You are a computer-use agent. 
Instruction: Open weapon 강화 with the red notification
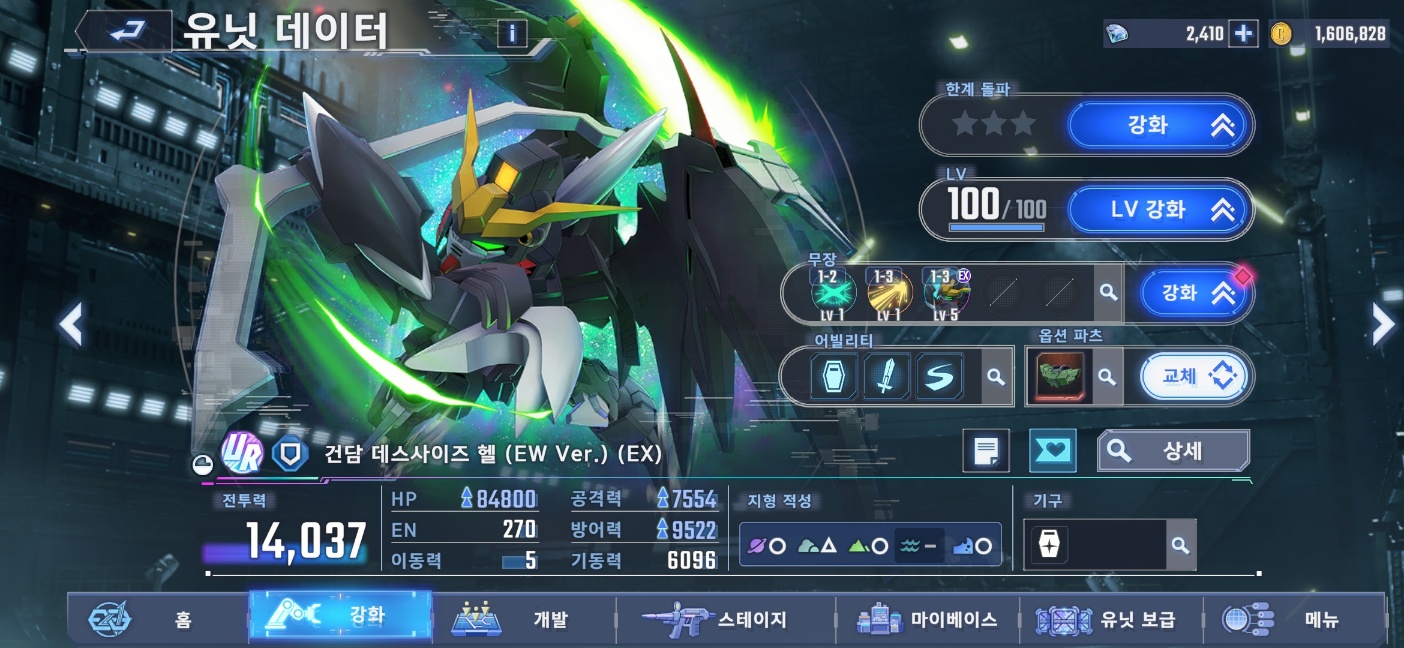[x=1194, y=293]
